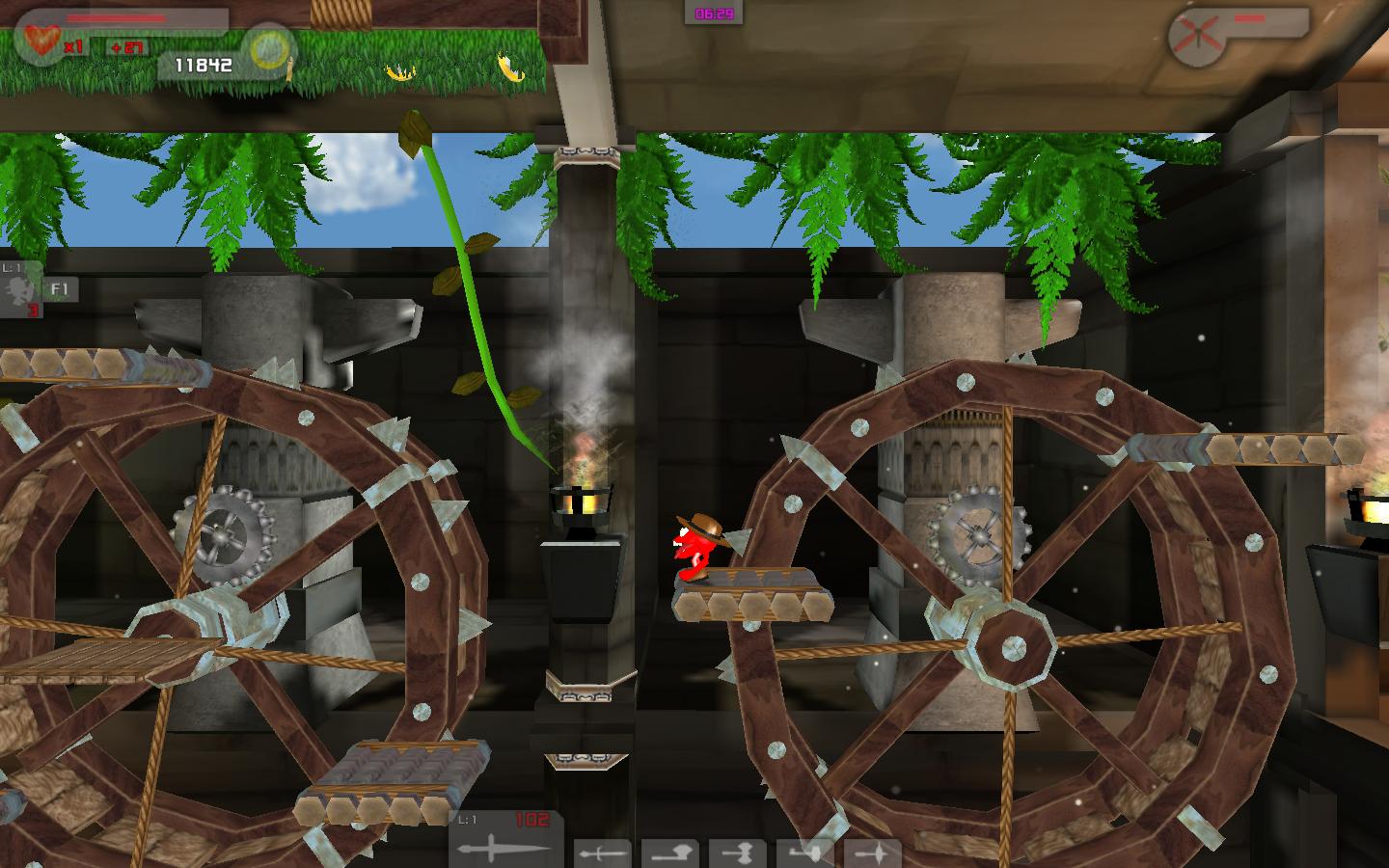
Task: Click the golden coin counter icon
Action: (270, 49)
